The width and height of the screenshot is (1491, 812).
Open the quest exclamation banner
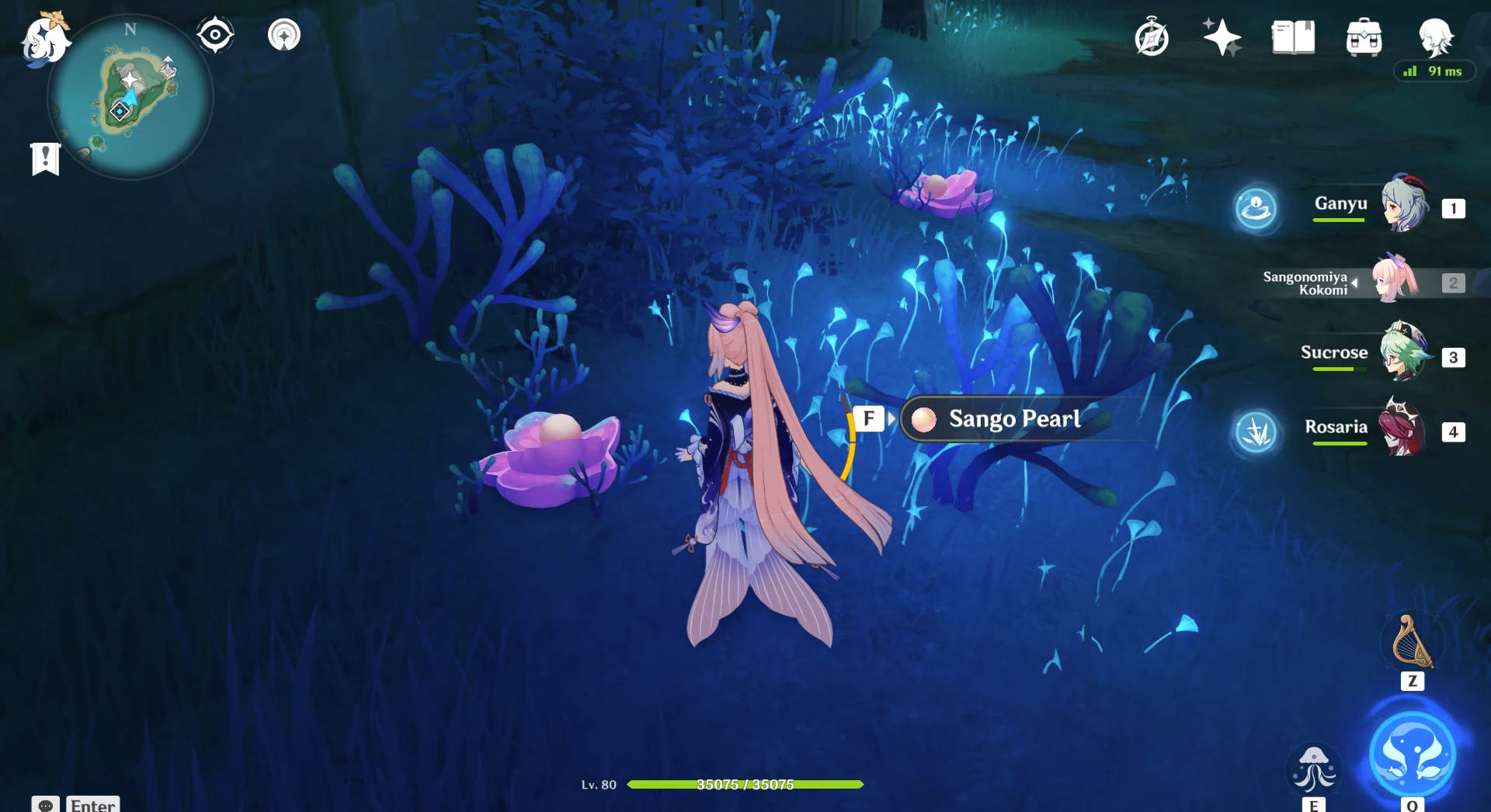46,158
